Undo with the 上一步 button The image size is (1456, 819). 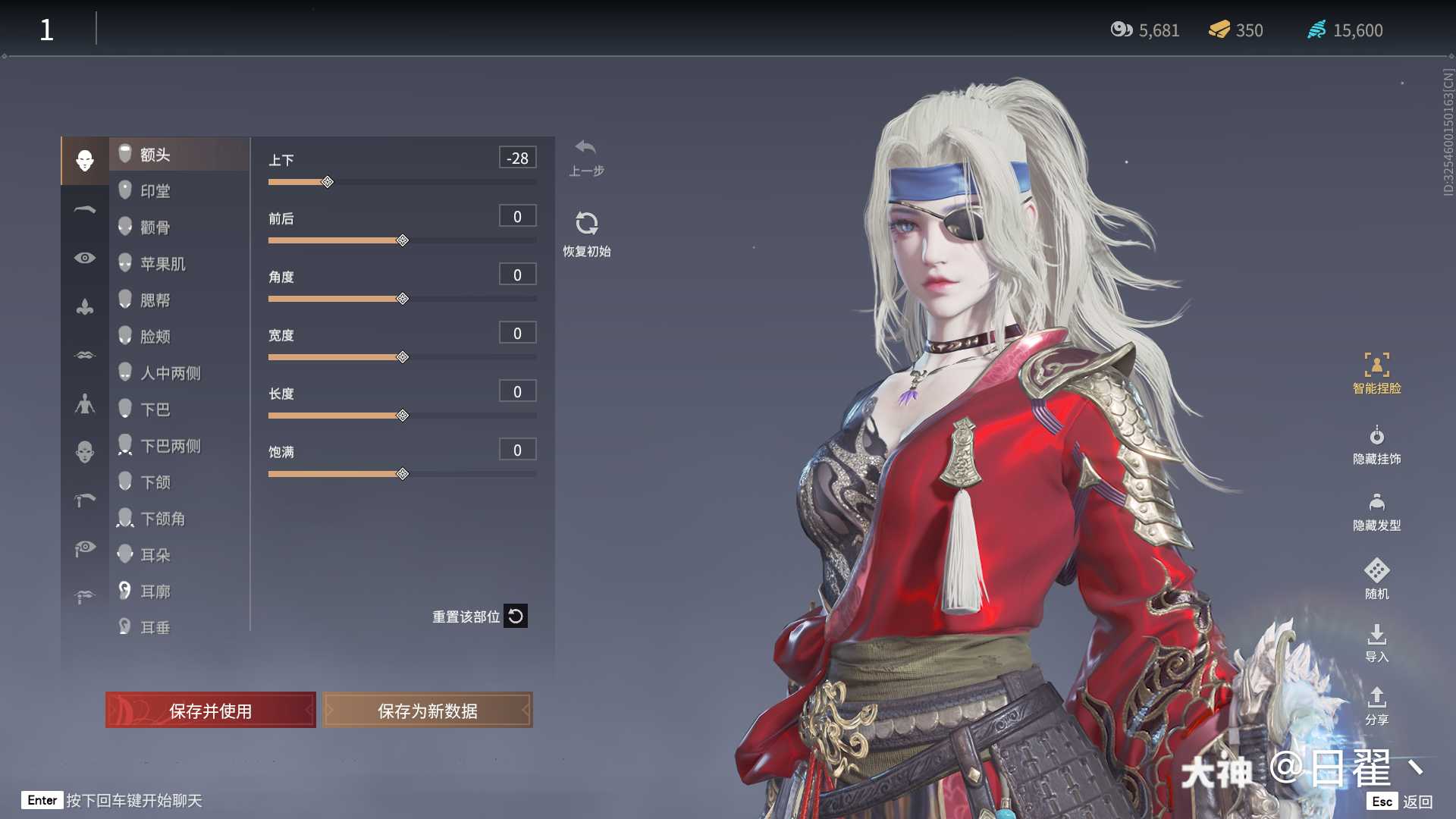click(x=586, y=157)
